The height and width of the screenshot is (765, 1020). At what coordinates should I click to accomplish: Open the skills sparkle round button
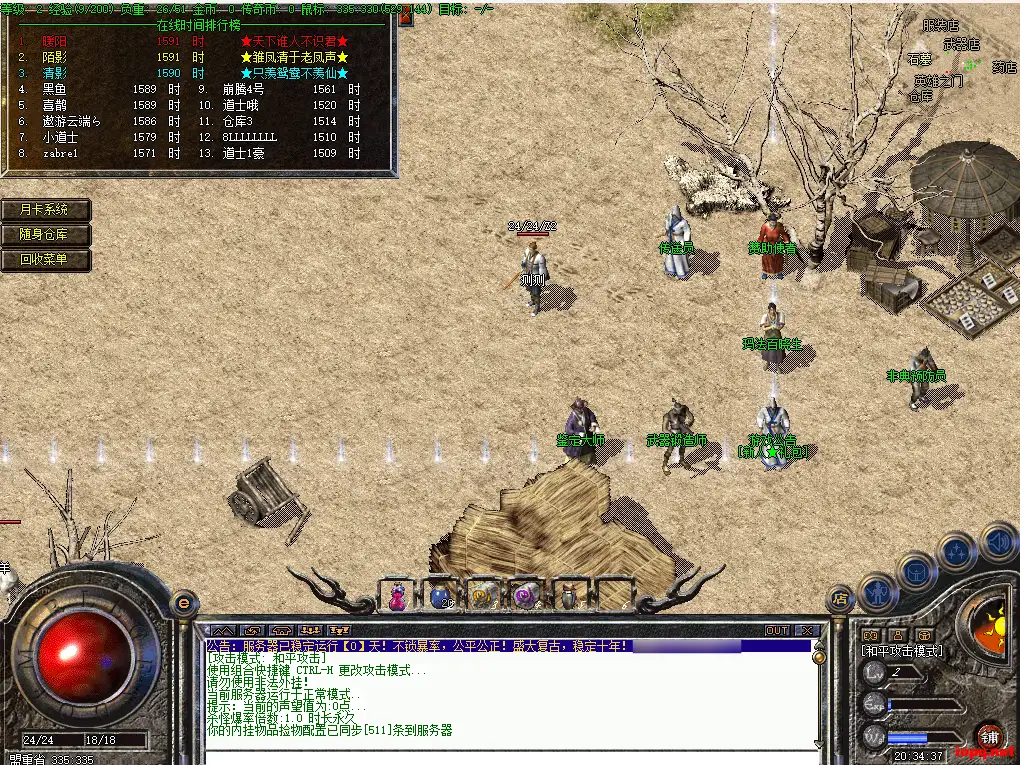957,551
